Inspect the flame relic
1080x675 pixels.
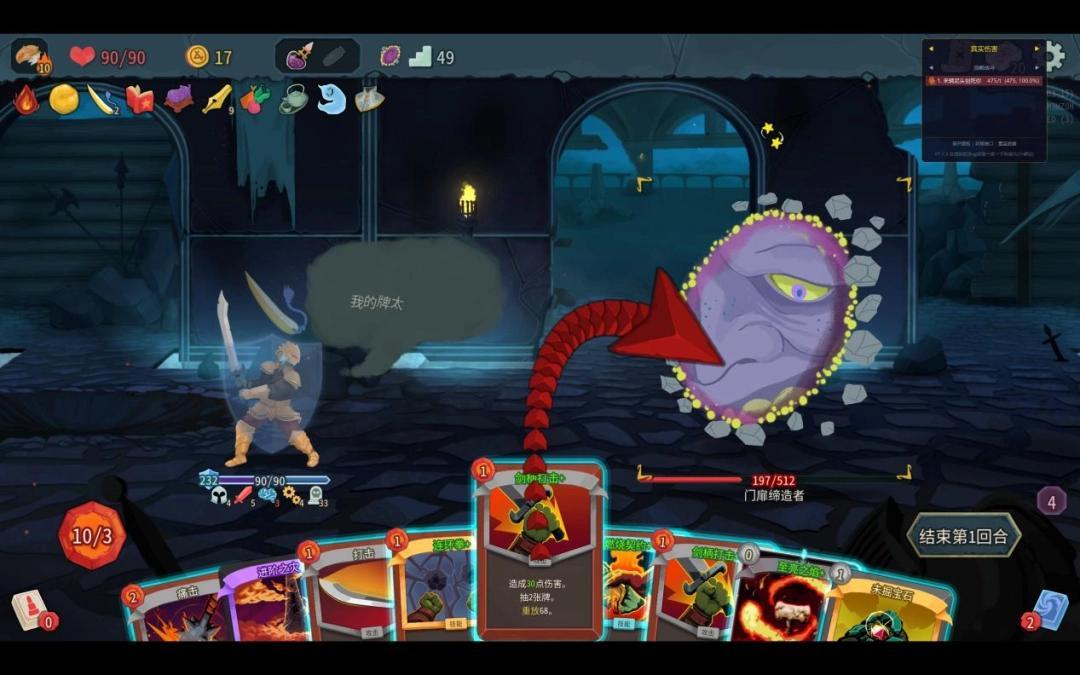26,99
